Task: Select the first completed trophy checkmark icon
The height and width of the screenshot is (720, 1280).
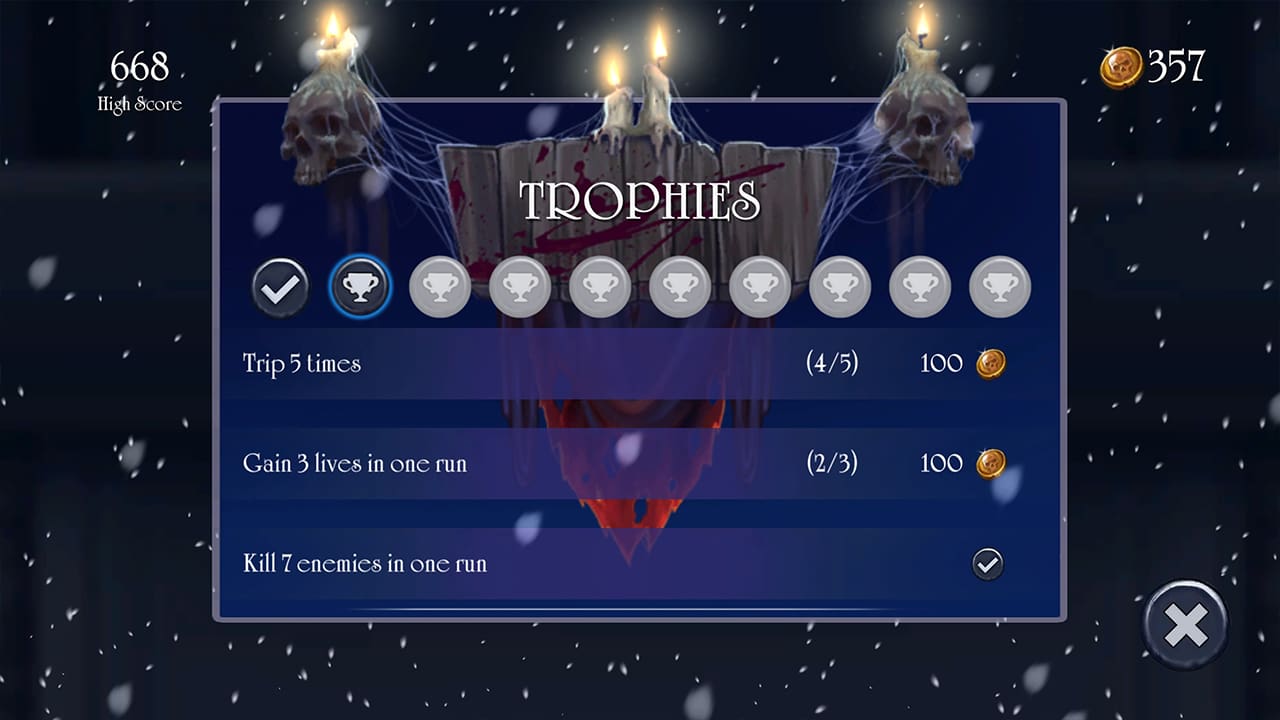Action: tap(281, 287)
